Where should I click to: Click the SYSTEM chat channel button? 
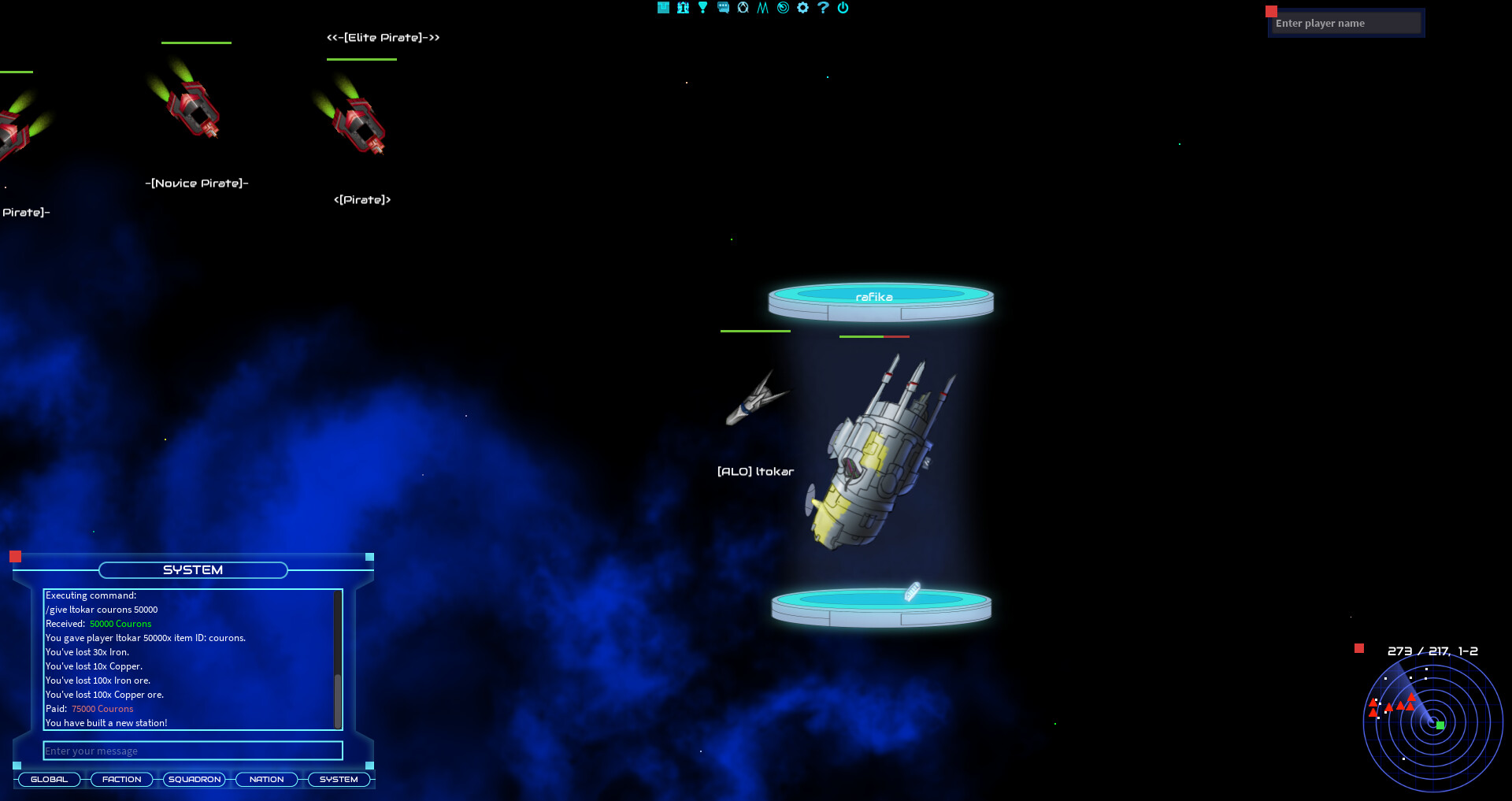(x=339, y=779)
